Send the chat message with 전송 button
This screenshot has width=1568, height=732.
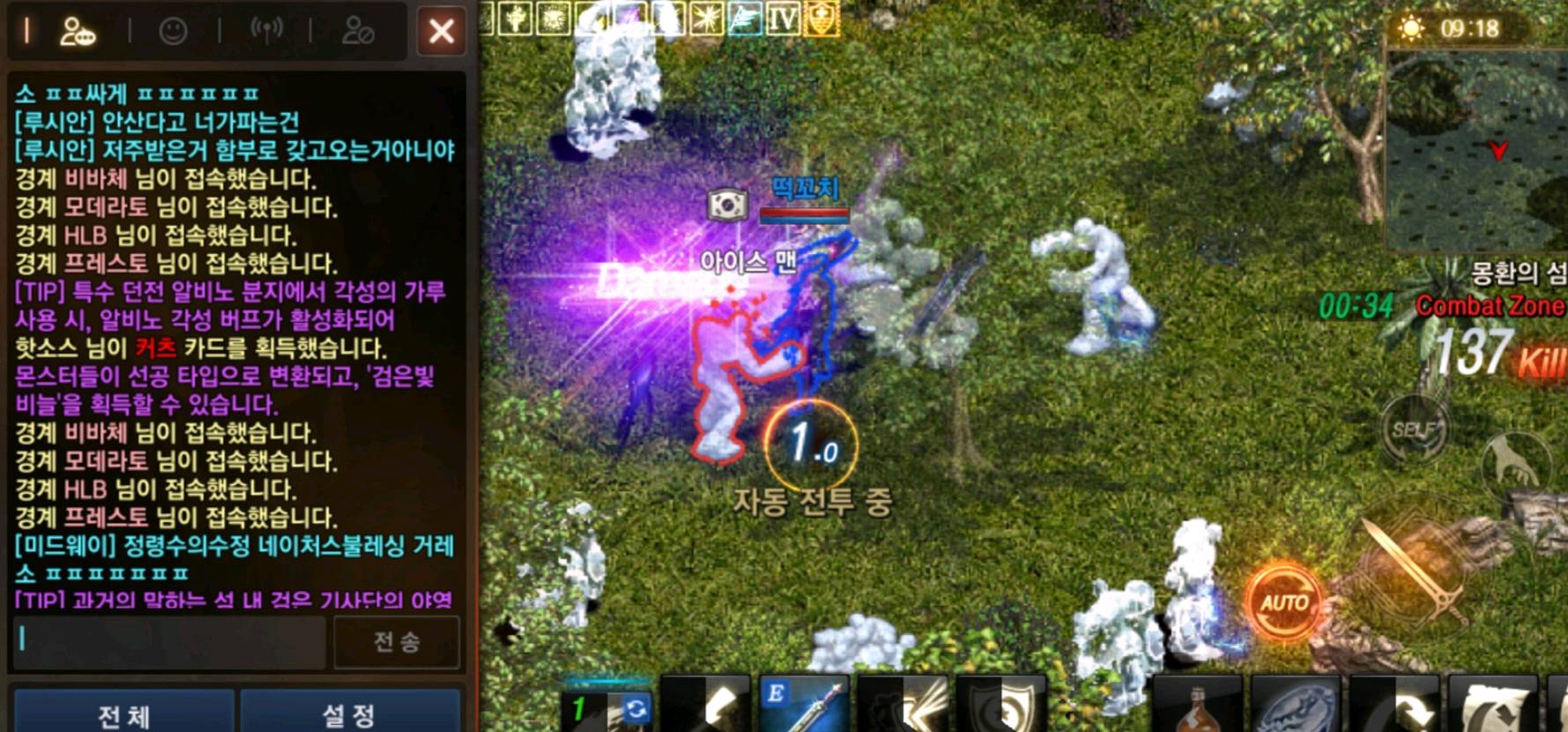[x=397, y=641]
